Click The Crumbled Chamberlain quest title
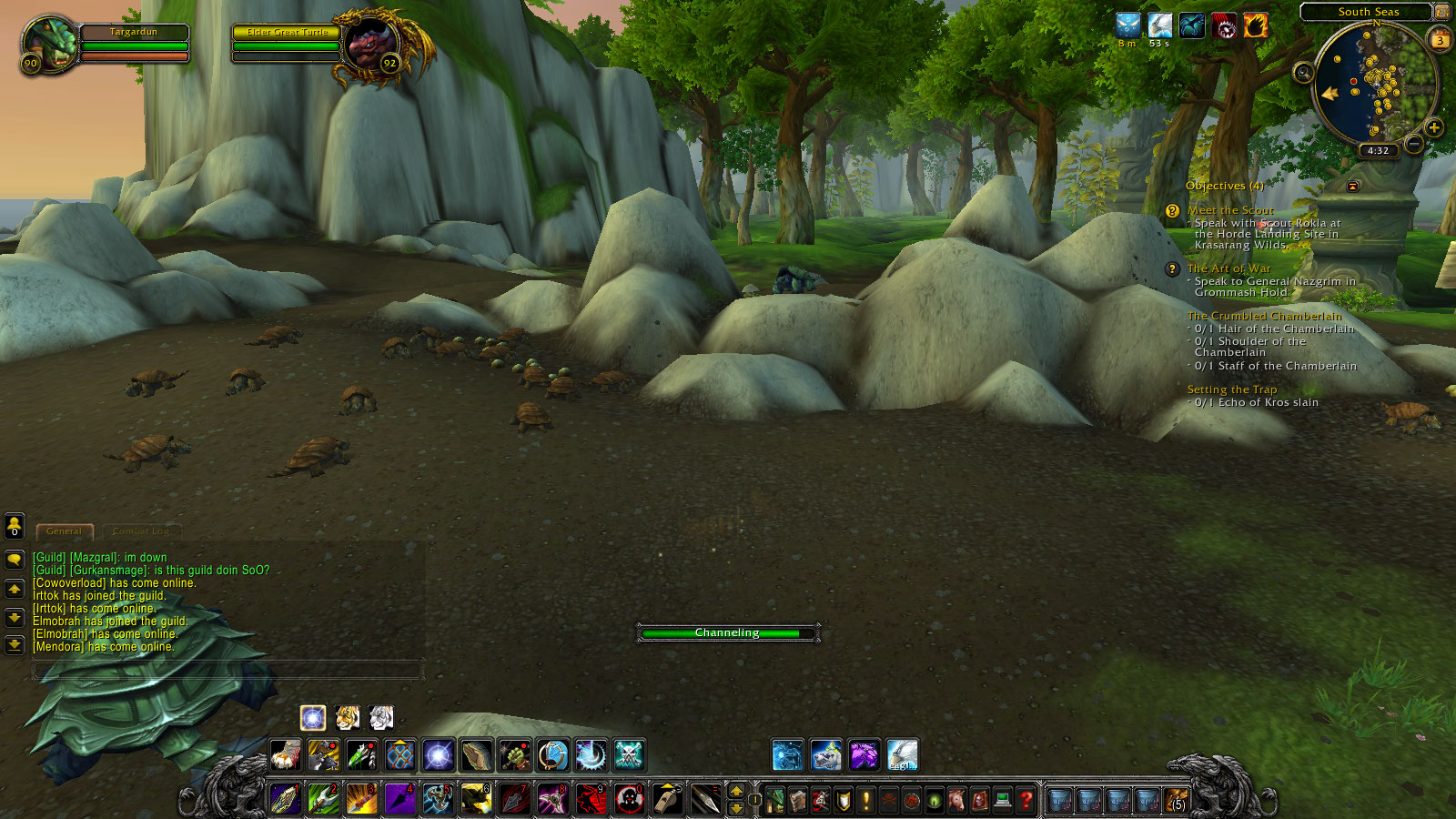This screenshot has height=819, width=1456. pos(1264,316)
